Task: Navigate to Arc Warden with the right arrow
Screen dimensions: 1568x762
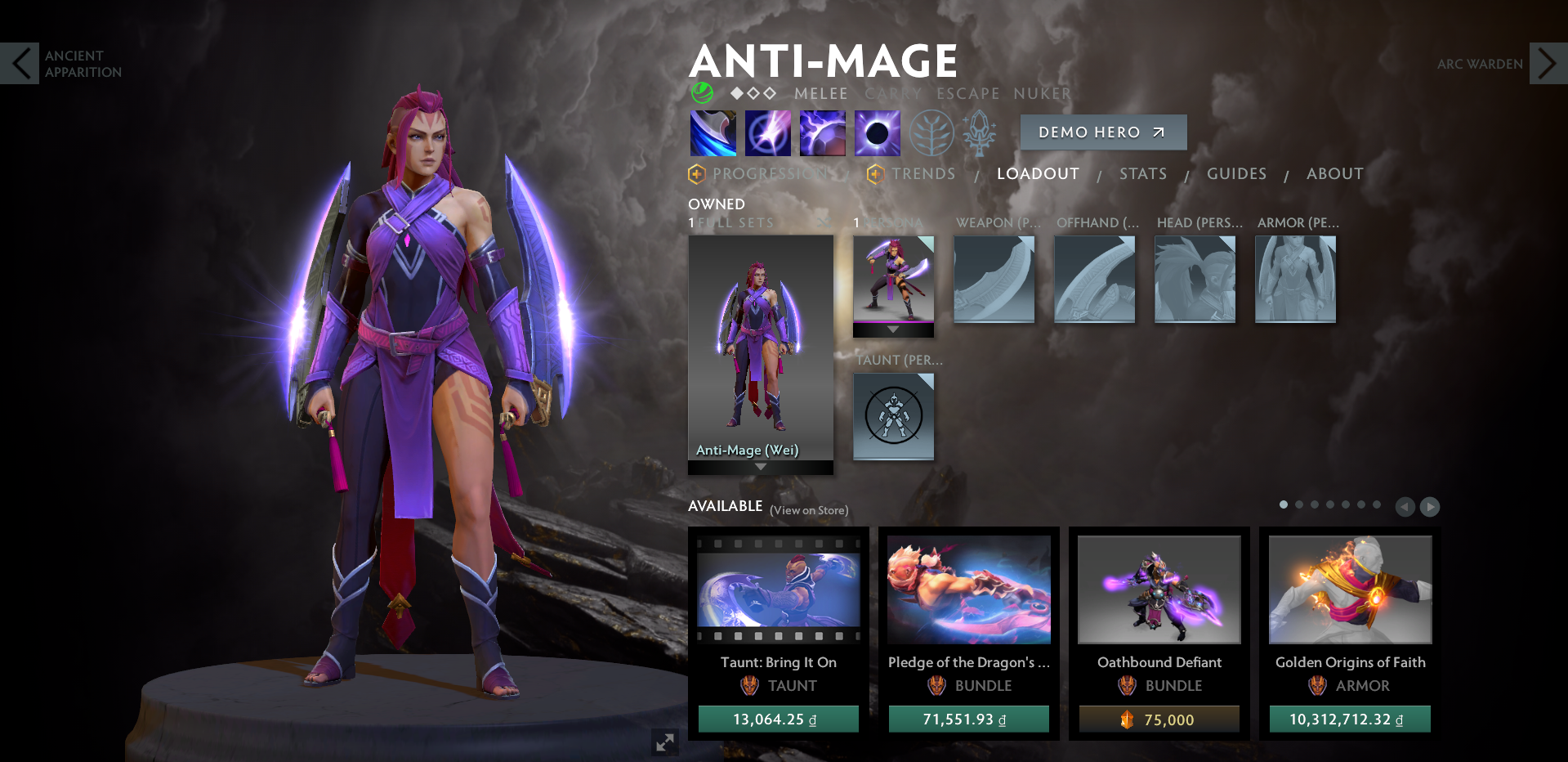Action: 1547,63
